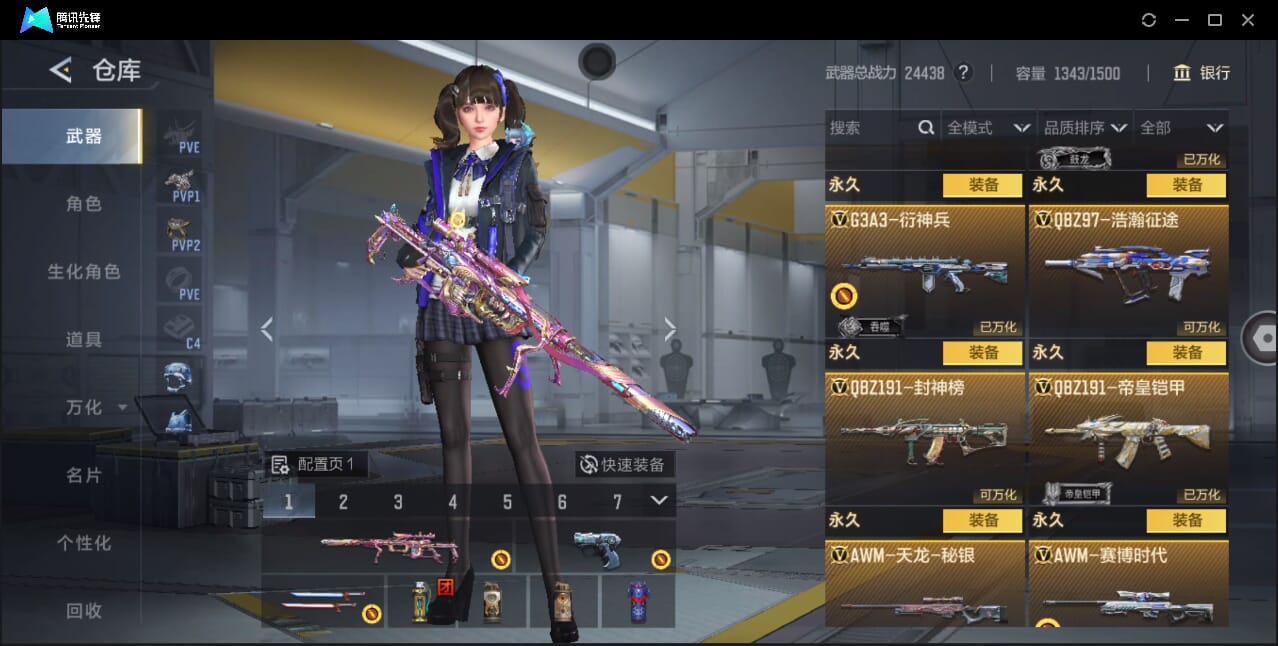Open the 回收 section
Screen dimensions: 1278x646
coord(84,611)
